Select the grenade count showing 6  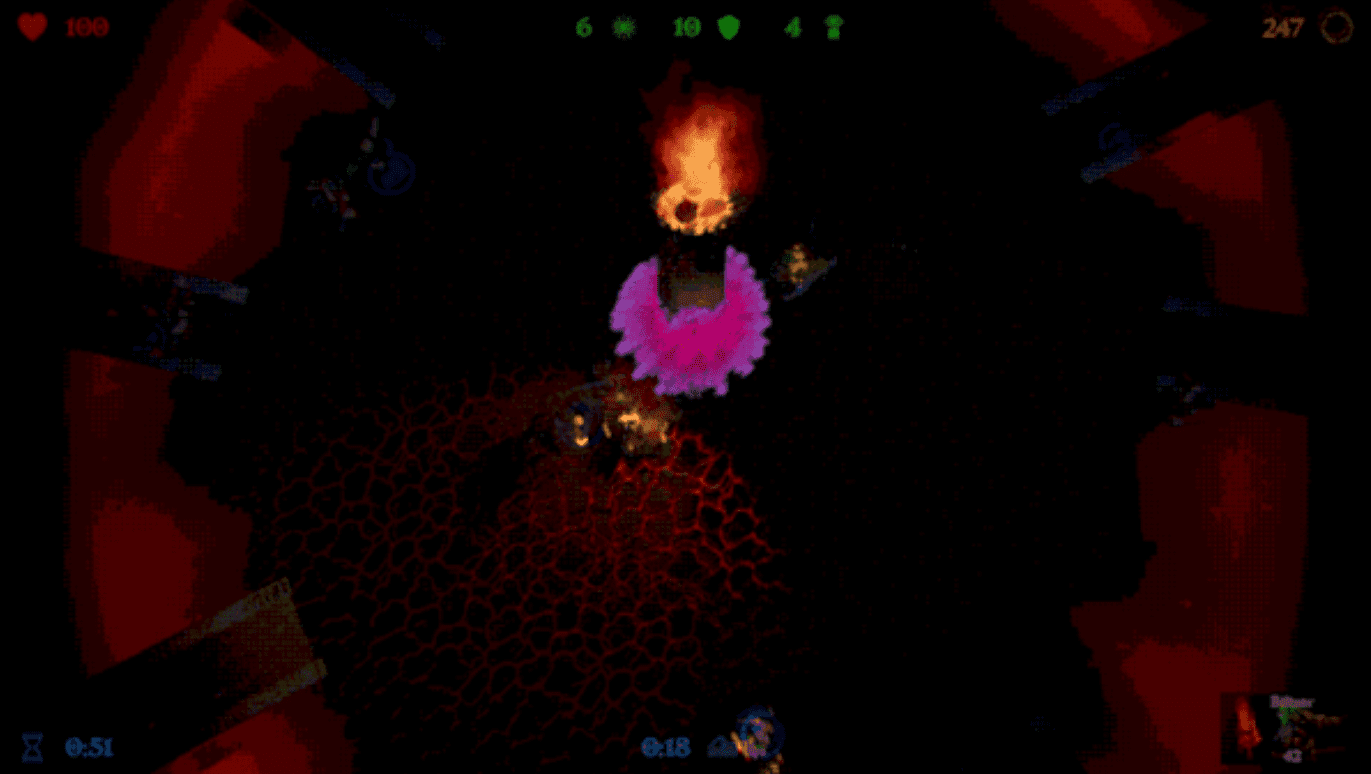(x=585, y=27)
